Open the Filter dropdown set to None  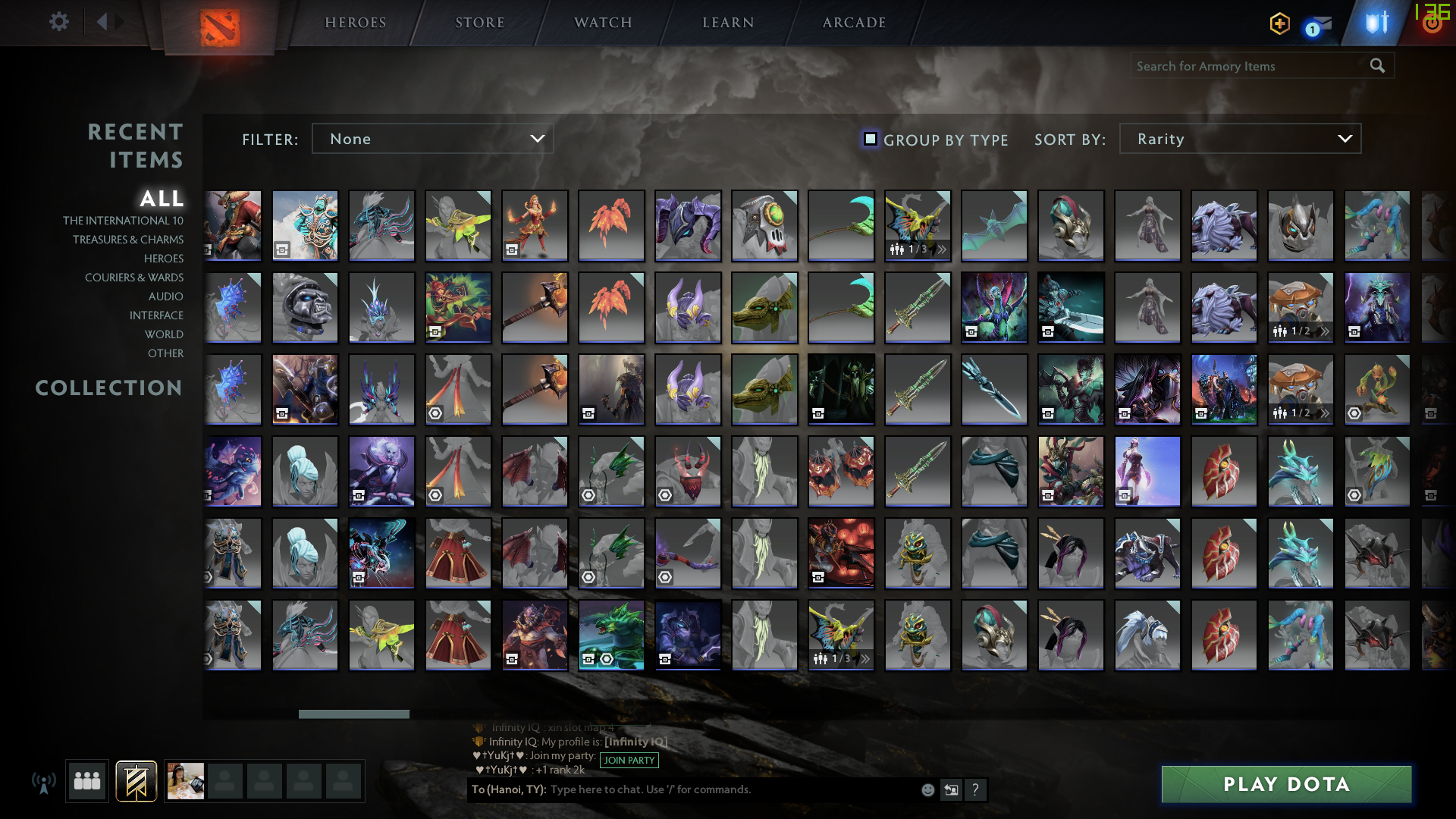pos(432,139)
